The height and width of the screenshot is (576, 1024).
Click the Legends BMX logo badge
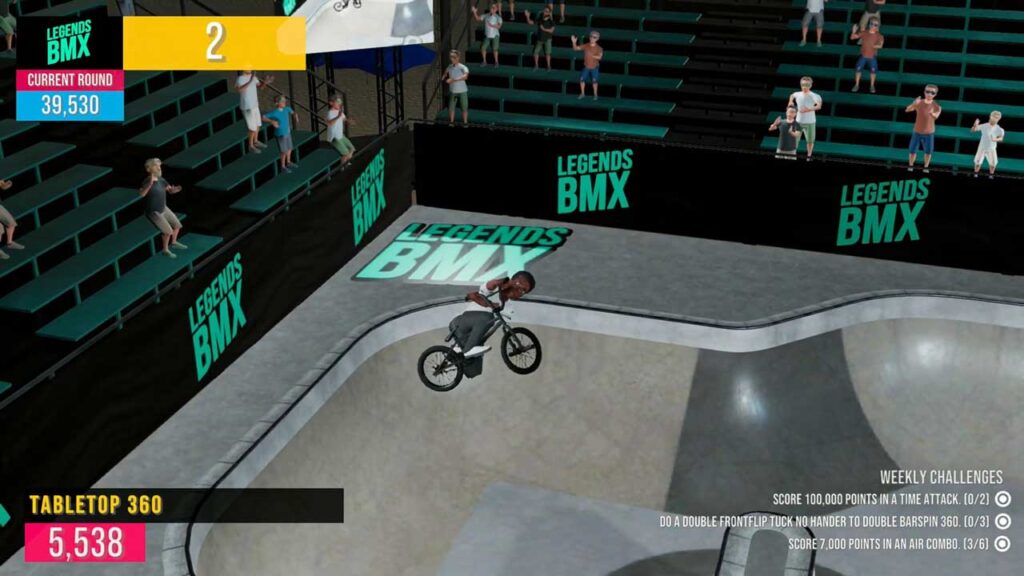point(69,42)
